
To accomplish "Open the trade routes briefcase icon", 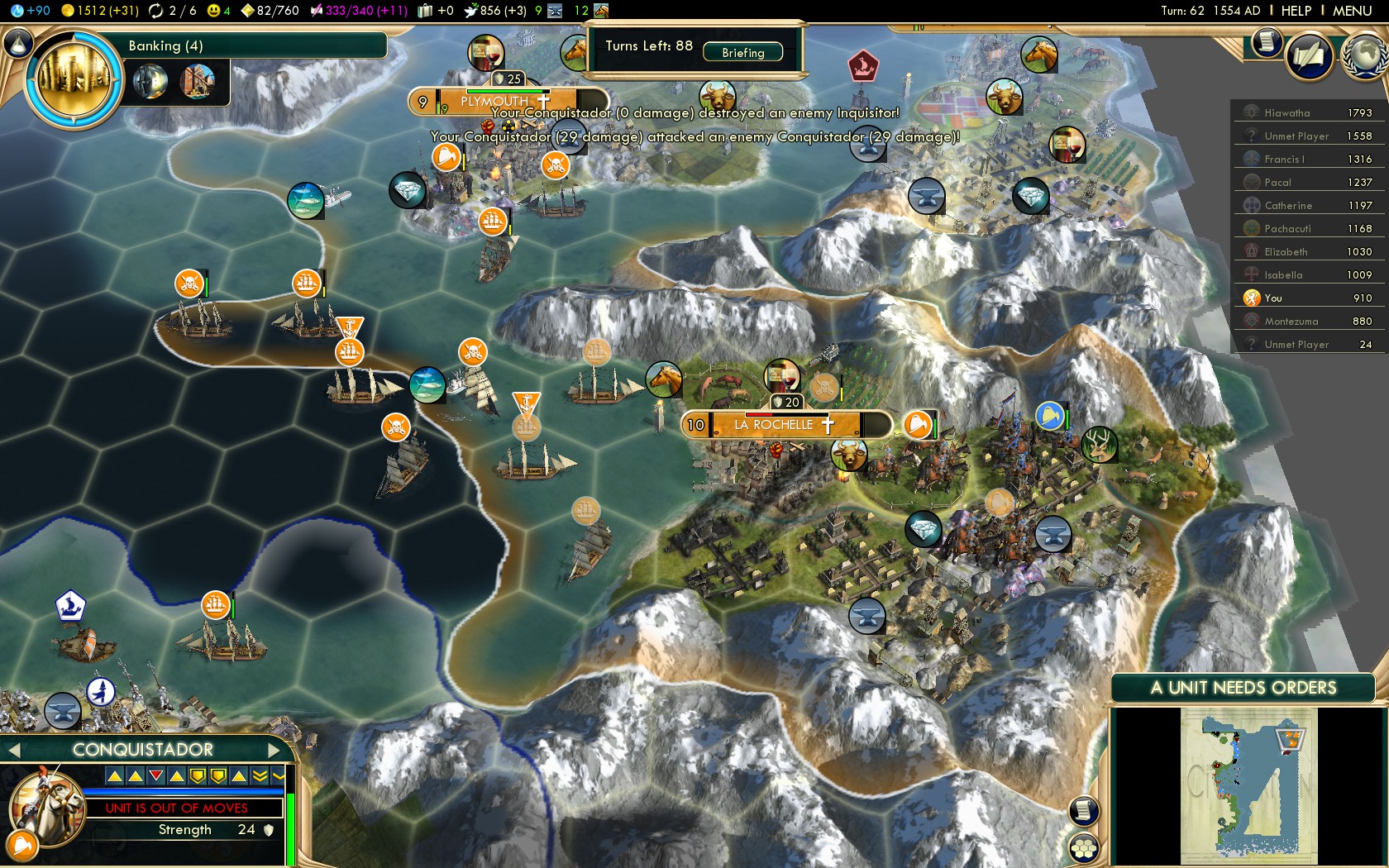I will click(424, 11).
